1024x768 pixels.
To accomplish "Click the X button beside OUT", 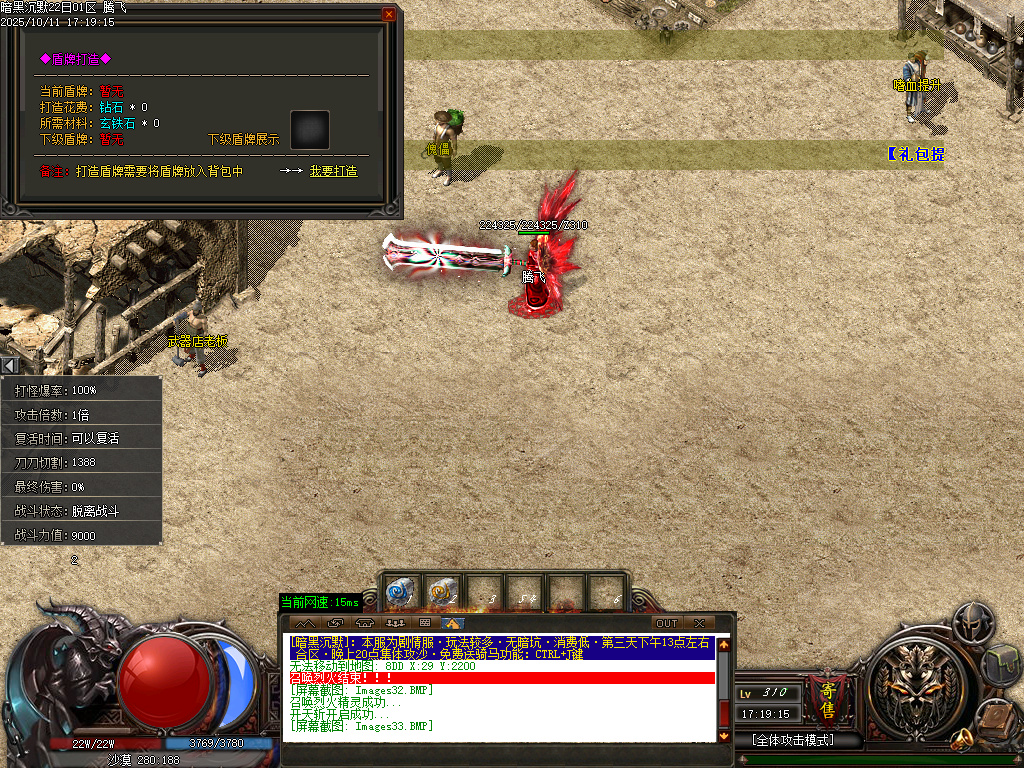I will [699, 623].
